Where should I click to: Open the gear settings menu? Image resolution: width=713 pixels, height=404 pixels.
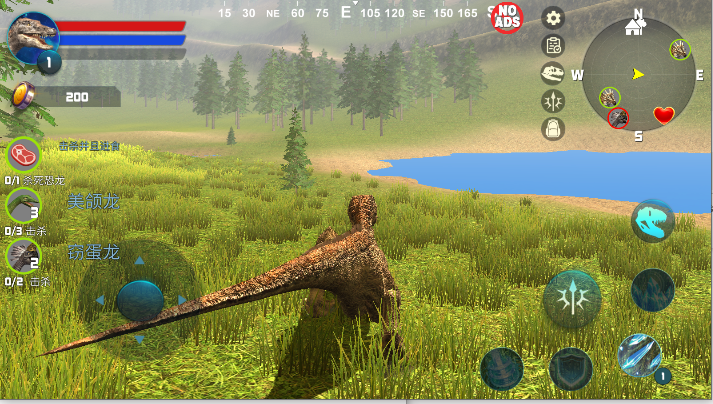(x=553, y=17)
